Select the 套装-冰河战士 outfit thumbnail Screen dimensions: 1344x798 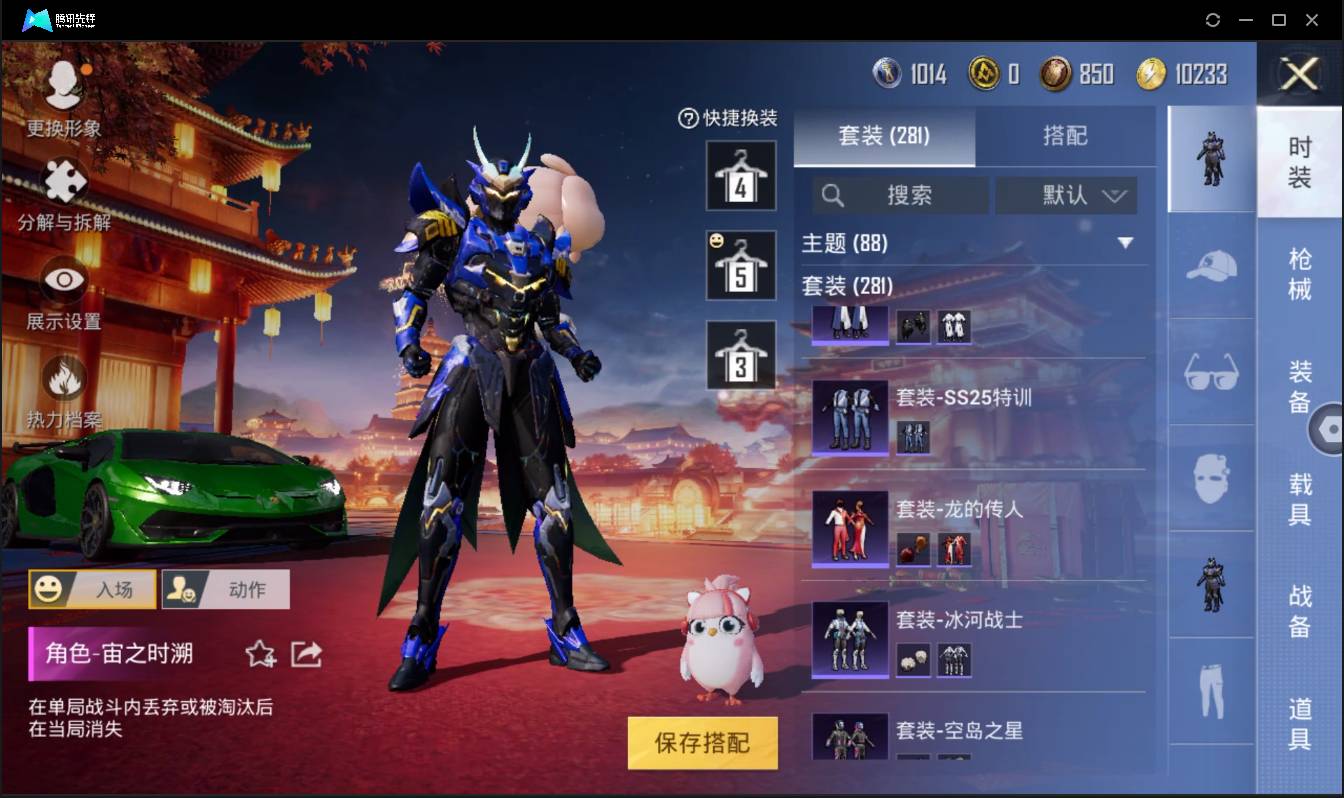click(849, 638)
